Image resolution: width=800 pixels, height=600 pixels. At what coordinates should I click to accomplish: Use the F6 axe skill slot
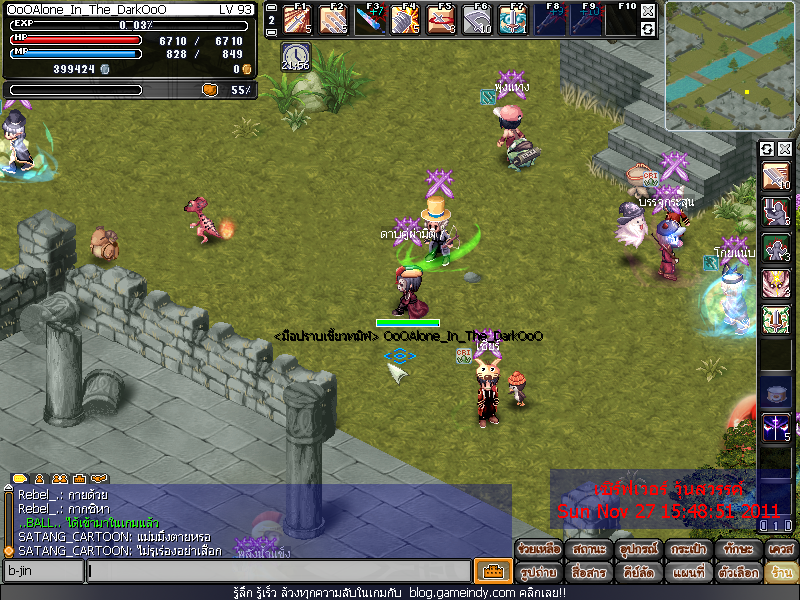tap(477, 19)
